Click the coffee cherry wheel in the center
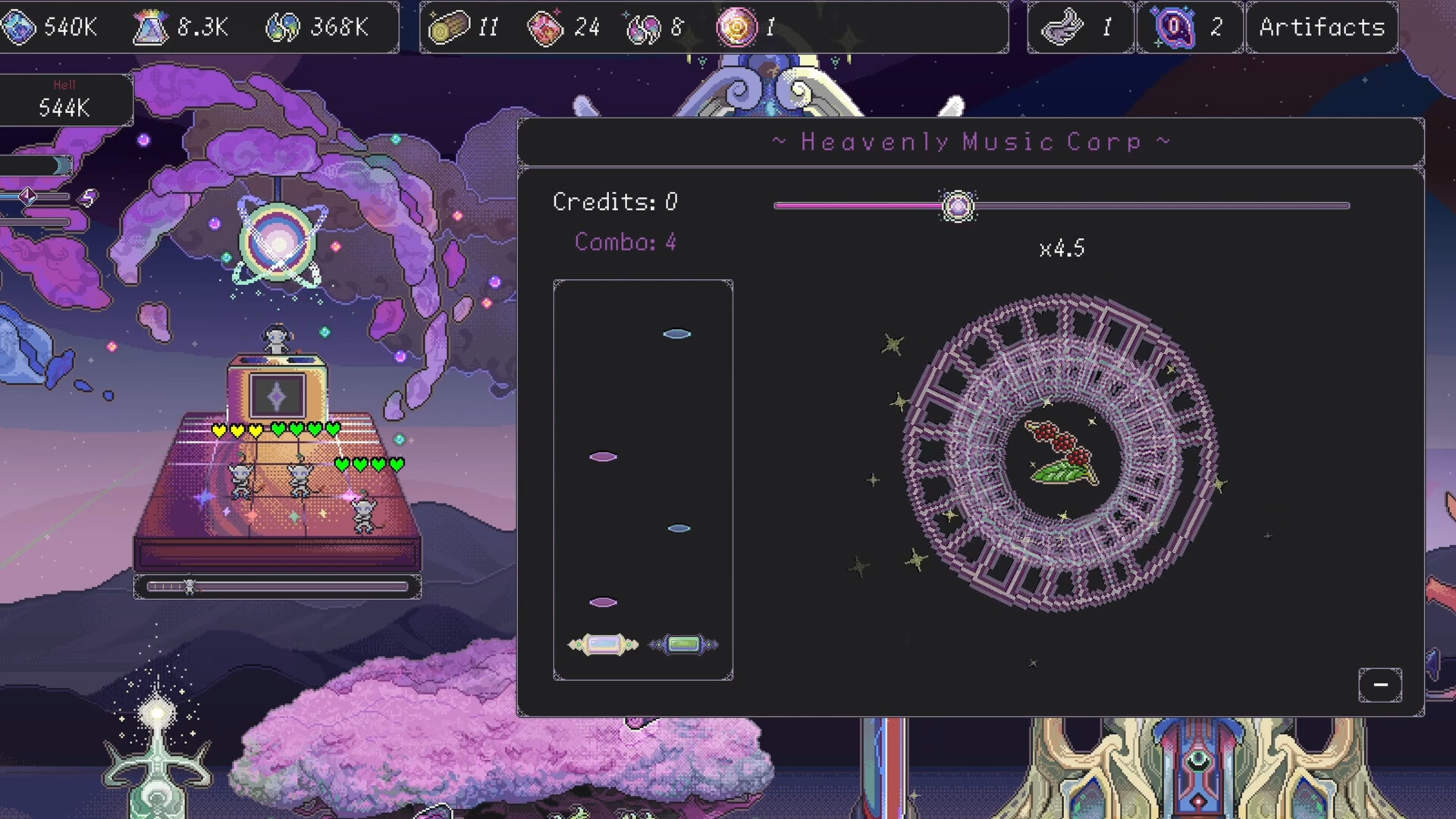 [1061, 453]
